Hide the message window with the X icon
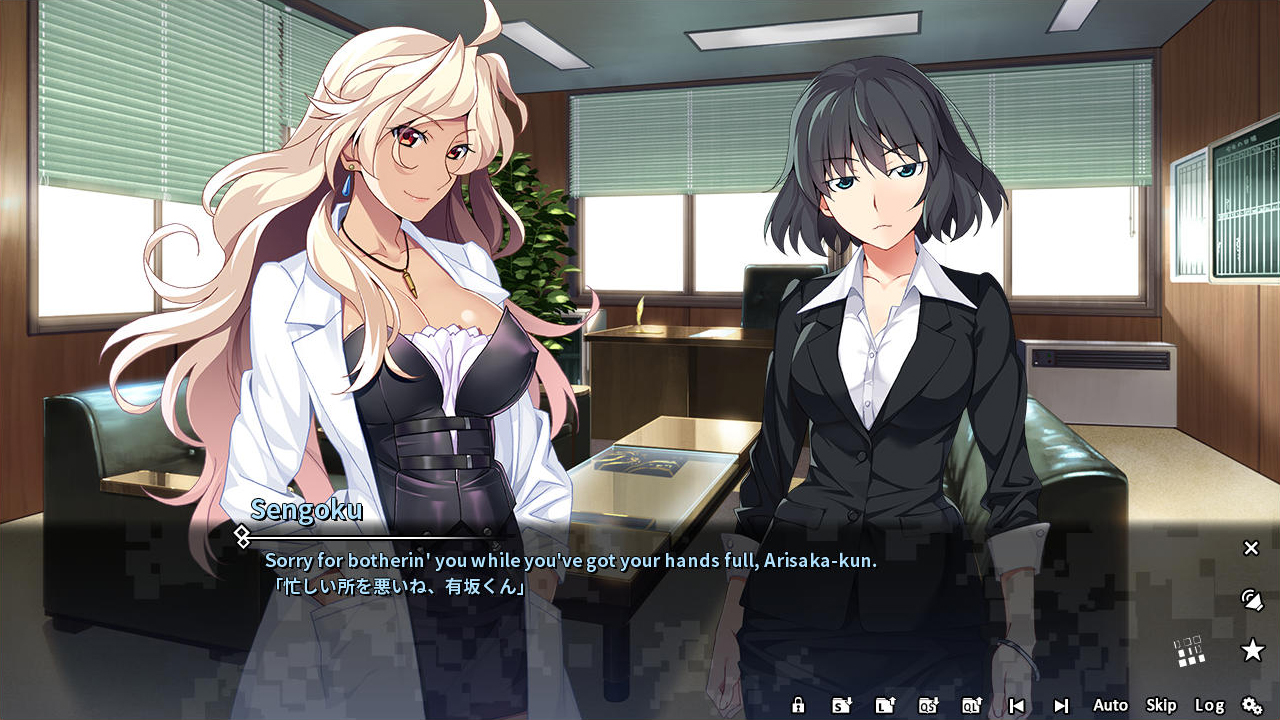Viewport: 1280px width, 720px height. [1251, 548]
